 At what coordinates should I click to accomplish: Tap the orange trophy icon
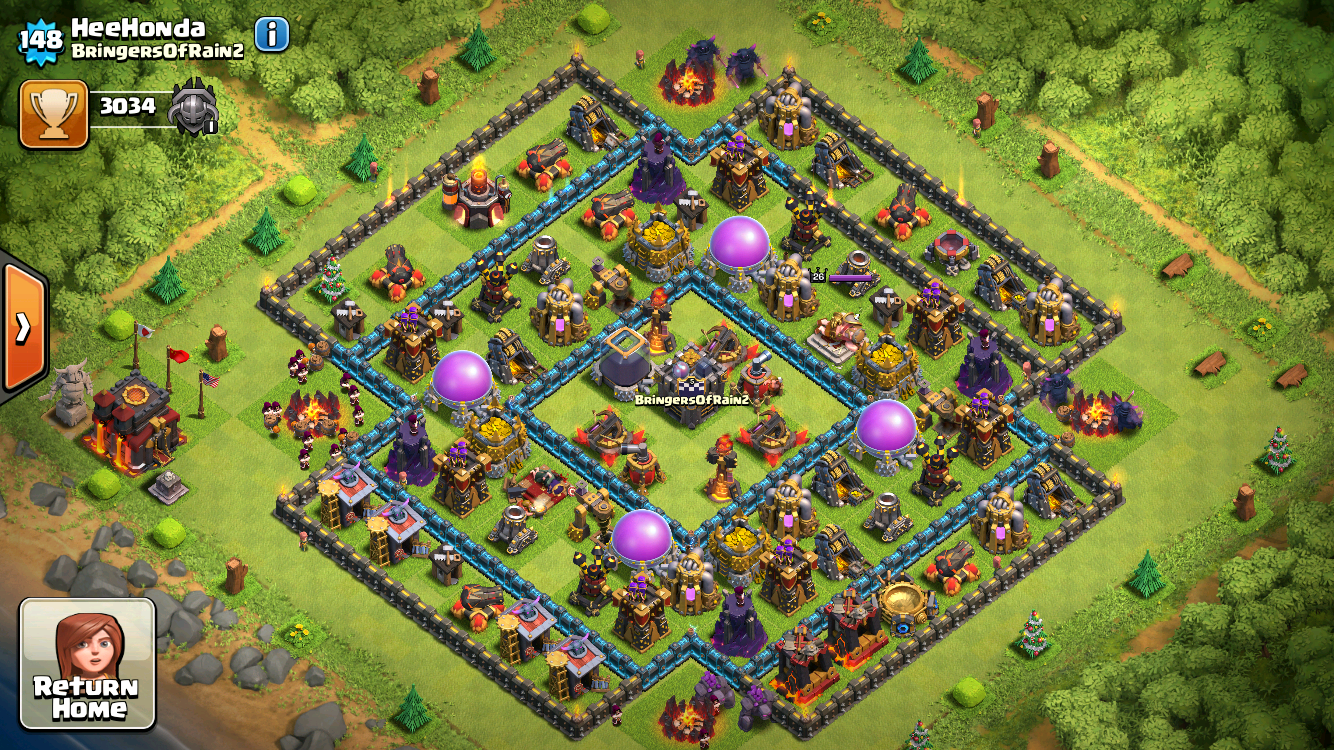tap(54, 114)
